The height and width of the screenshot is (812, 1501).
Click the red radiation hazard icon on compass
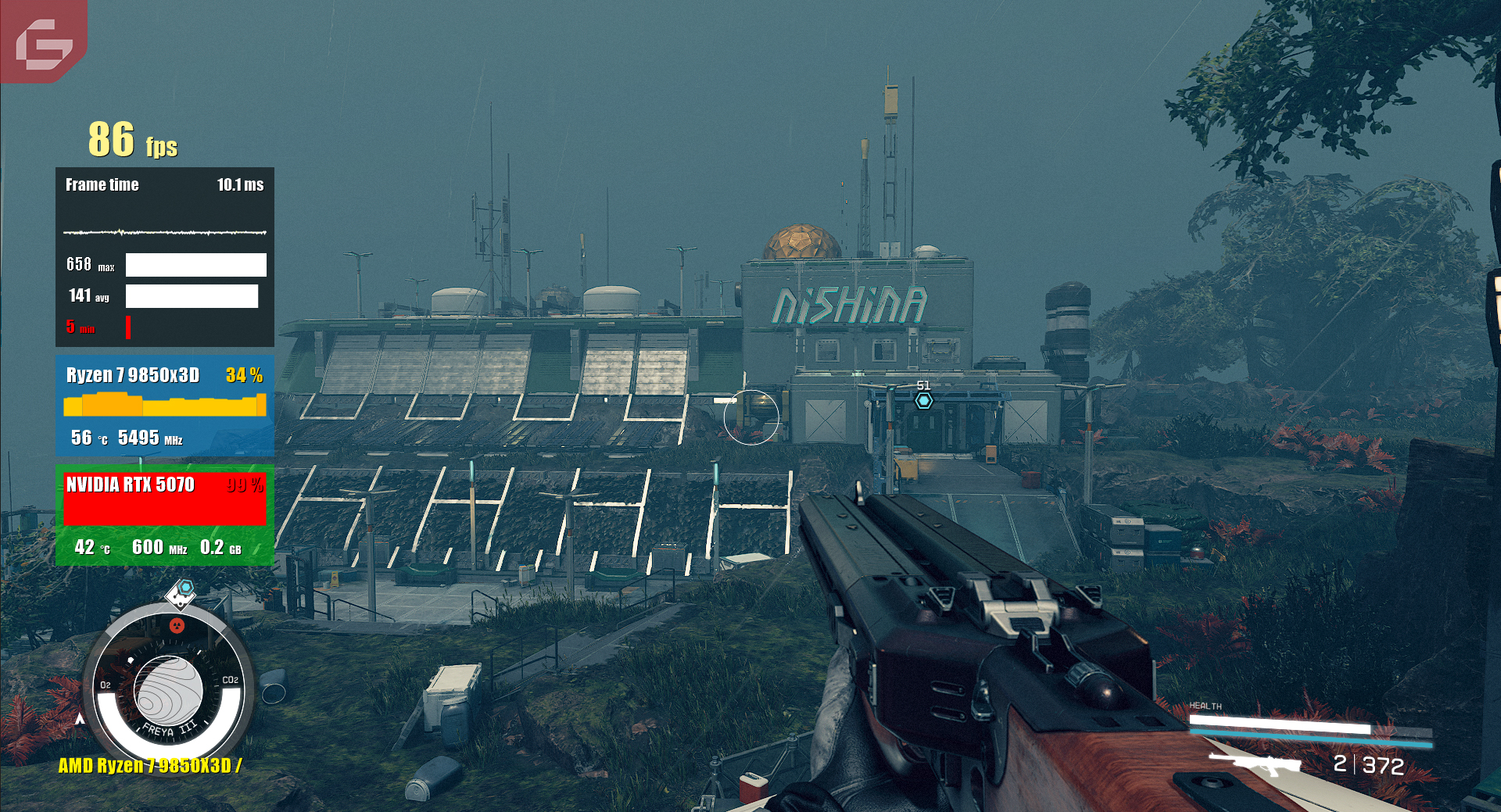pos(177,625)
